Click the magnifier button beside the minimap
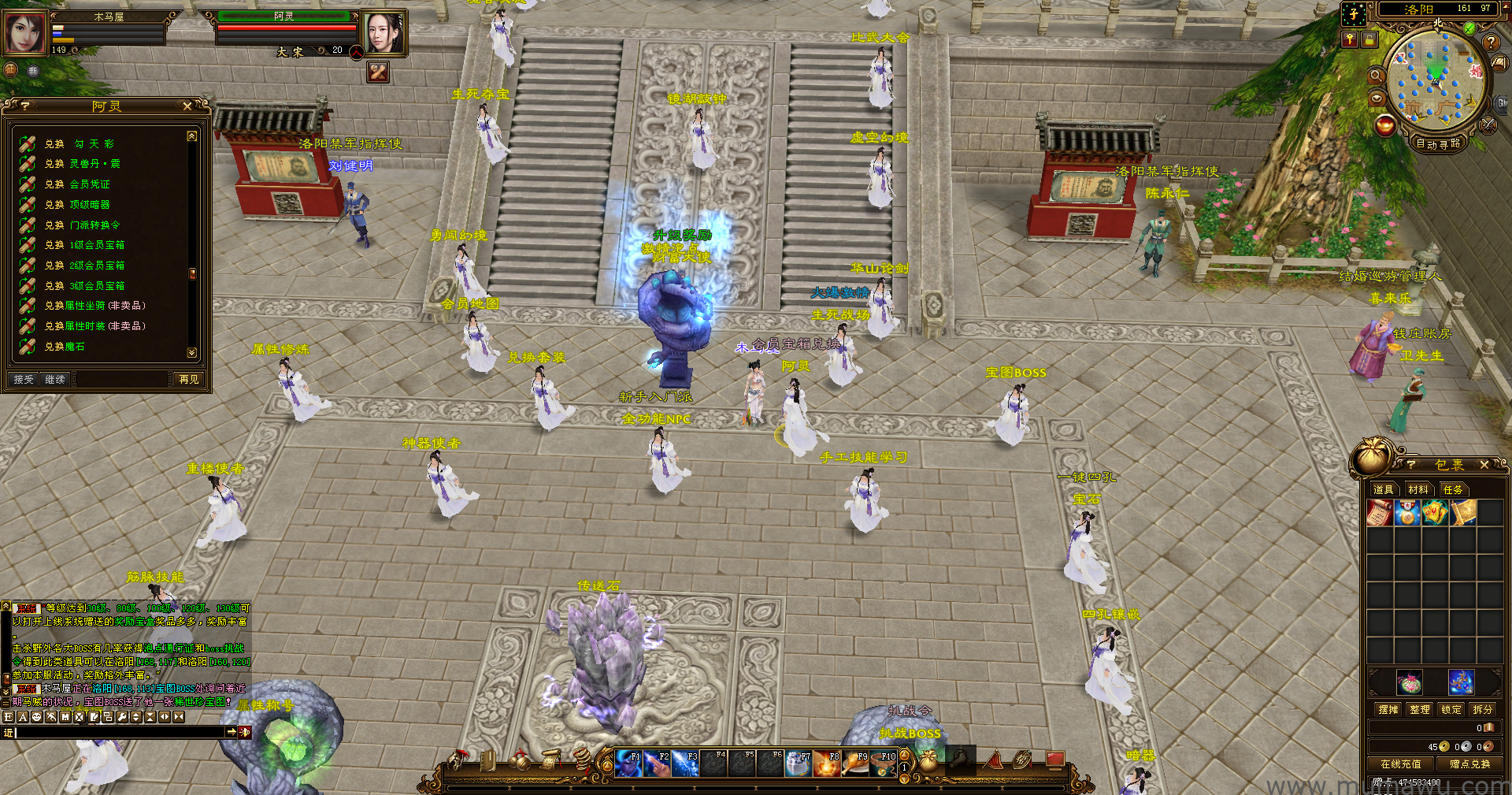 [x=1377, y=76]
